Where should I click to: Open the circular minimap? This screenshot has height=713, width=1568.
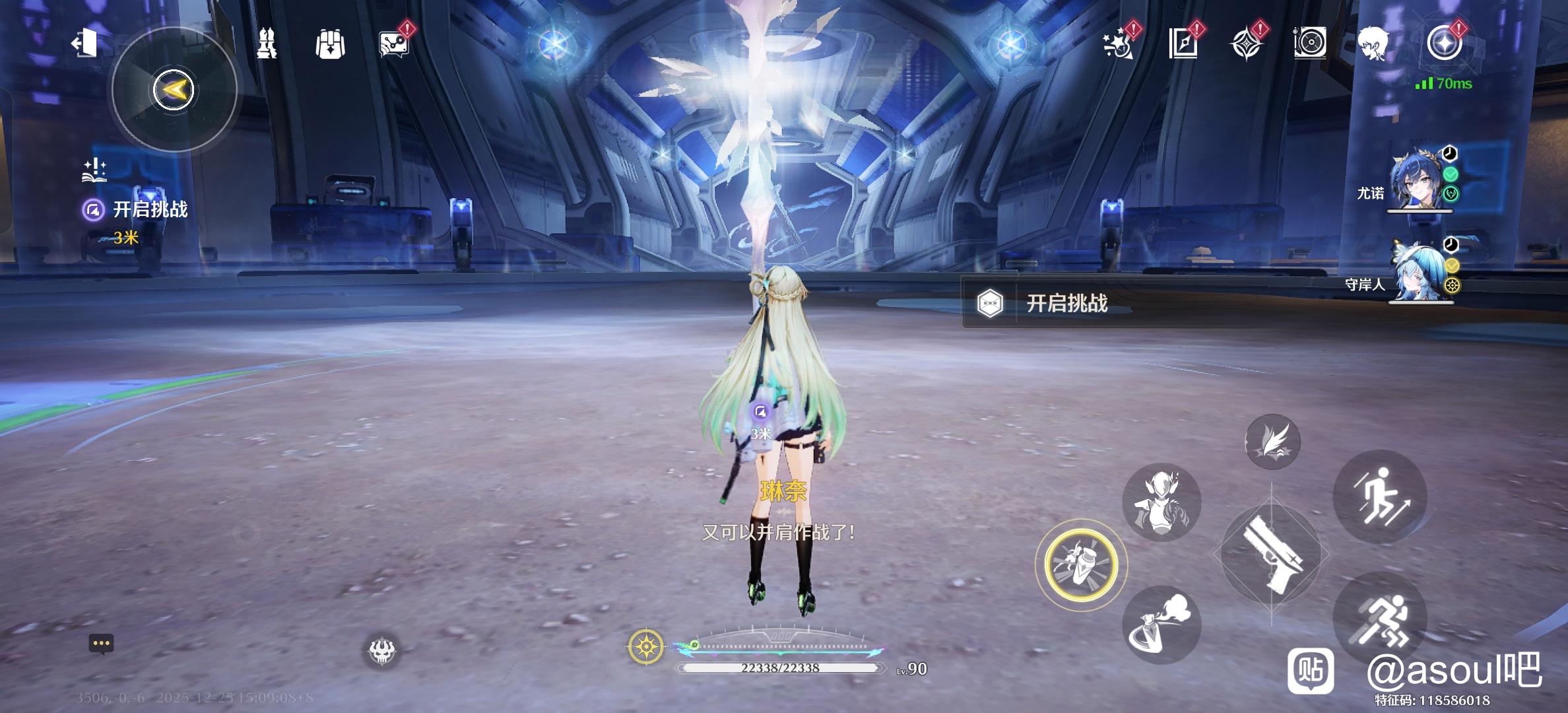point(174,90)
